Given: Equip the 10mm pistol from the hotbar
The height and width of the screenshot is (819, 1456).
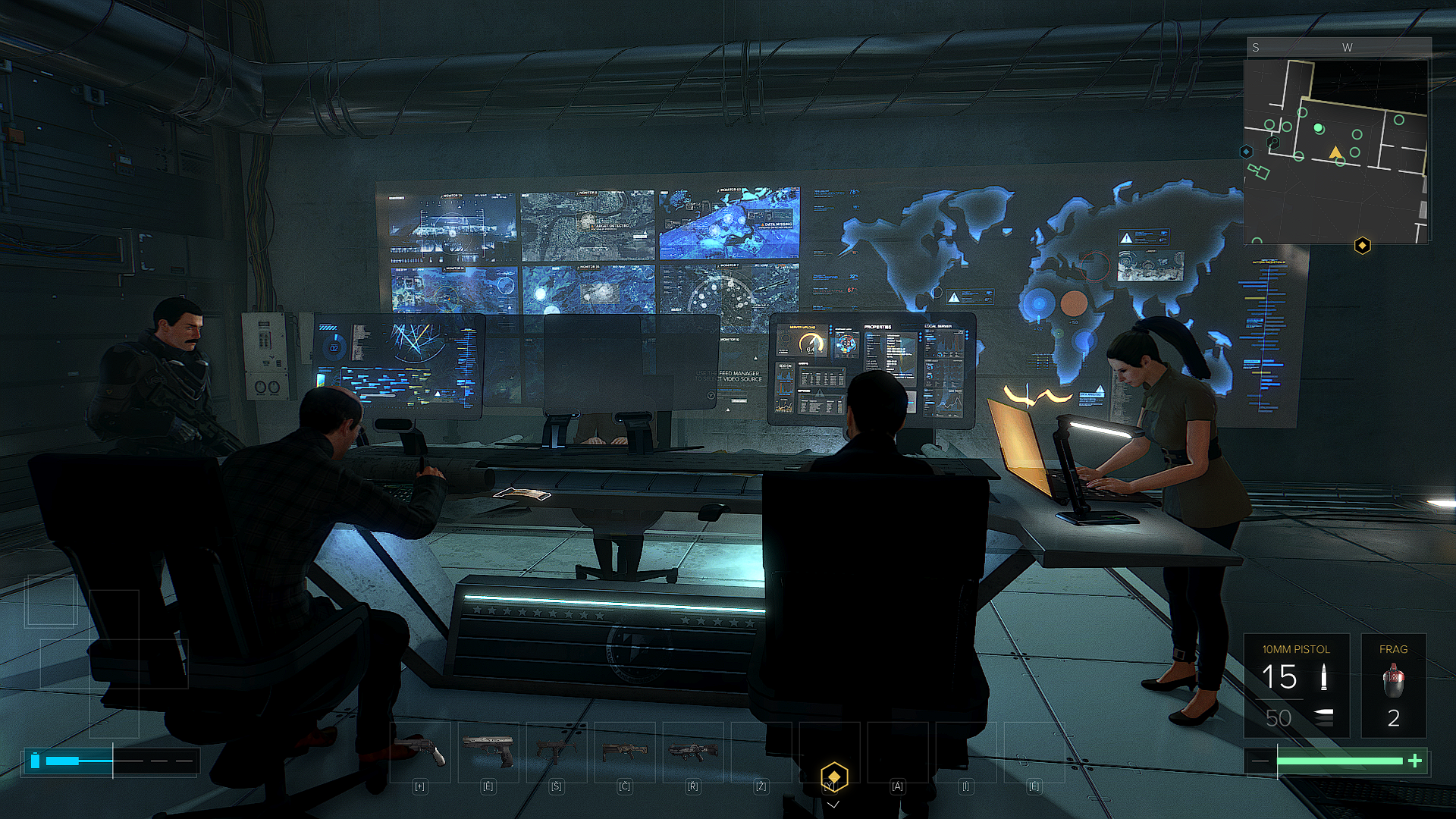Looking at the screenshot, I should (x=488, y=751).
